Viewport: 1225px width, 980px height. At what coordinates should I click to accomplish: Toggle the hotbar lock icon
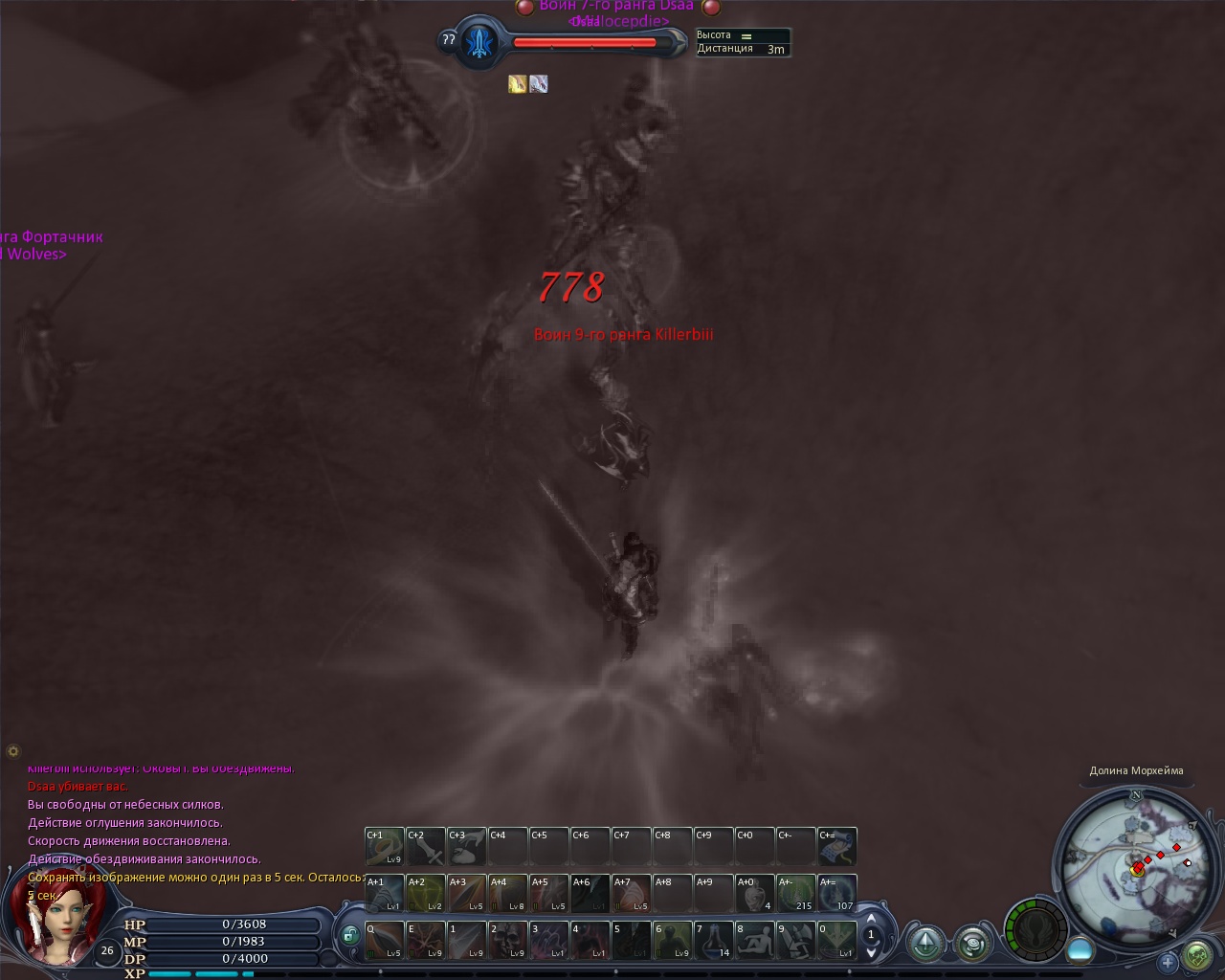pyautogui.click(x=349, y=936)
